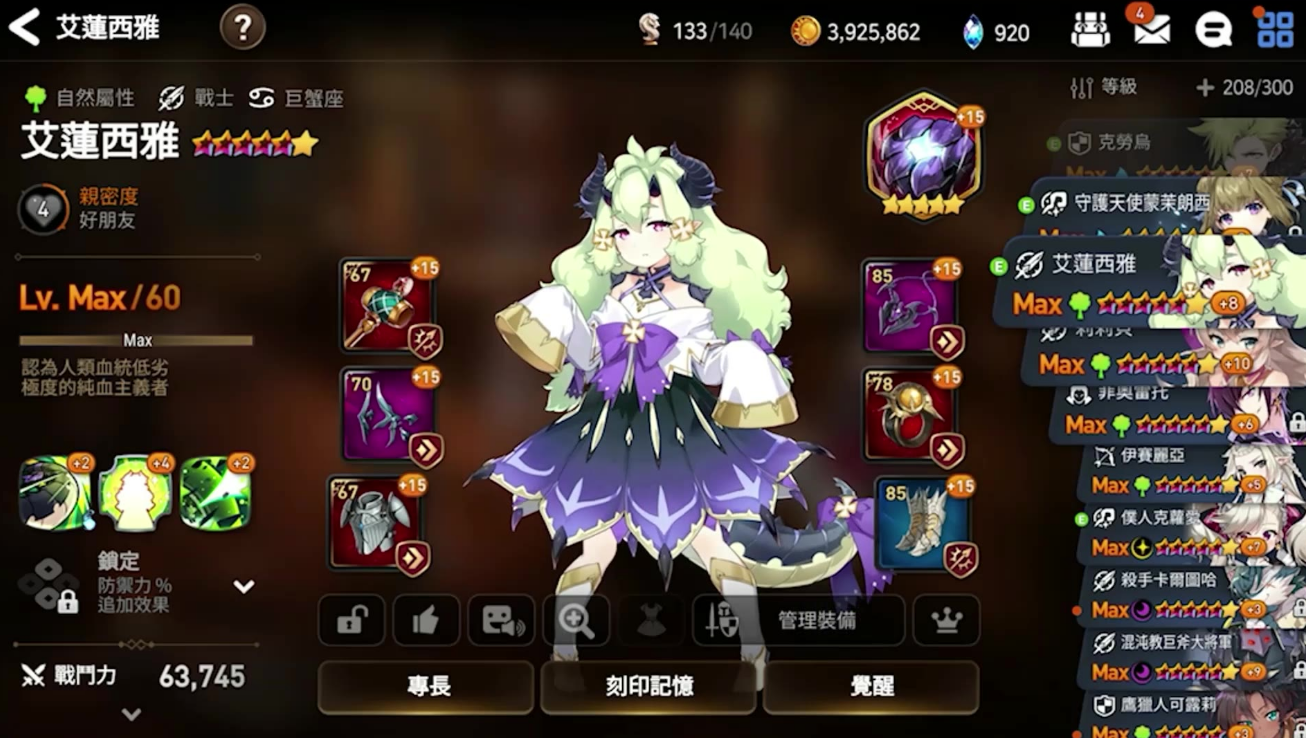Toggle the greyed-out costume dress icon
This screenshot has height=738, width=1306.
pyautogui.click(x=651, y=620)
